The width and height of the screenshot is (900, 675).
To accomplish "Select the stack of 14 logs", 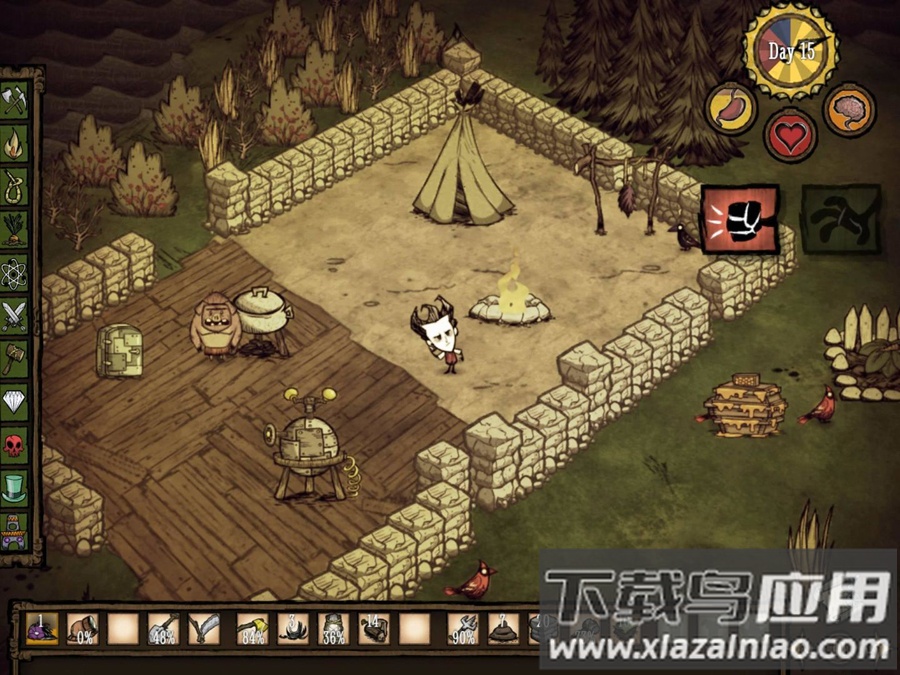I will 374,629.
